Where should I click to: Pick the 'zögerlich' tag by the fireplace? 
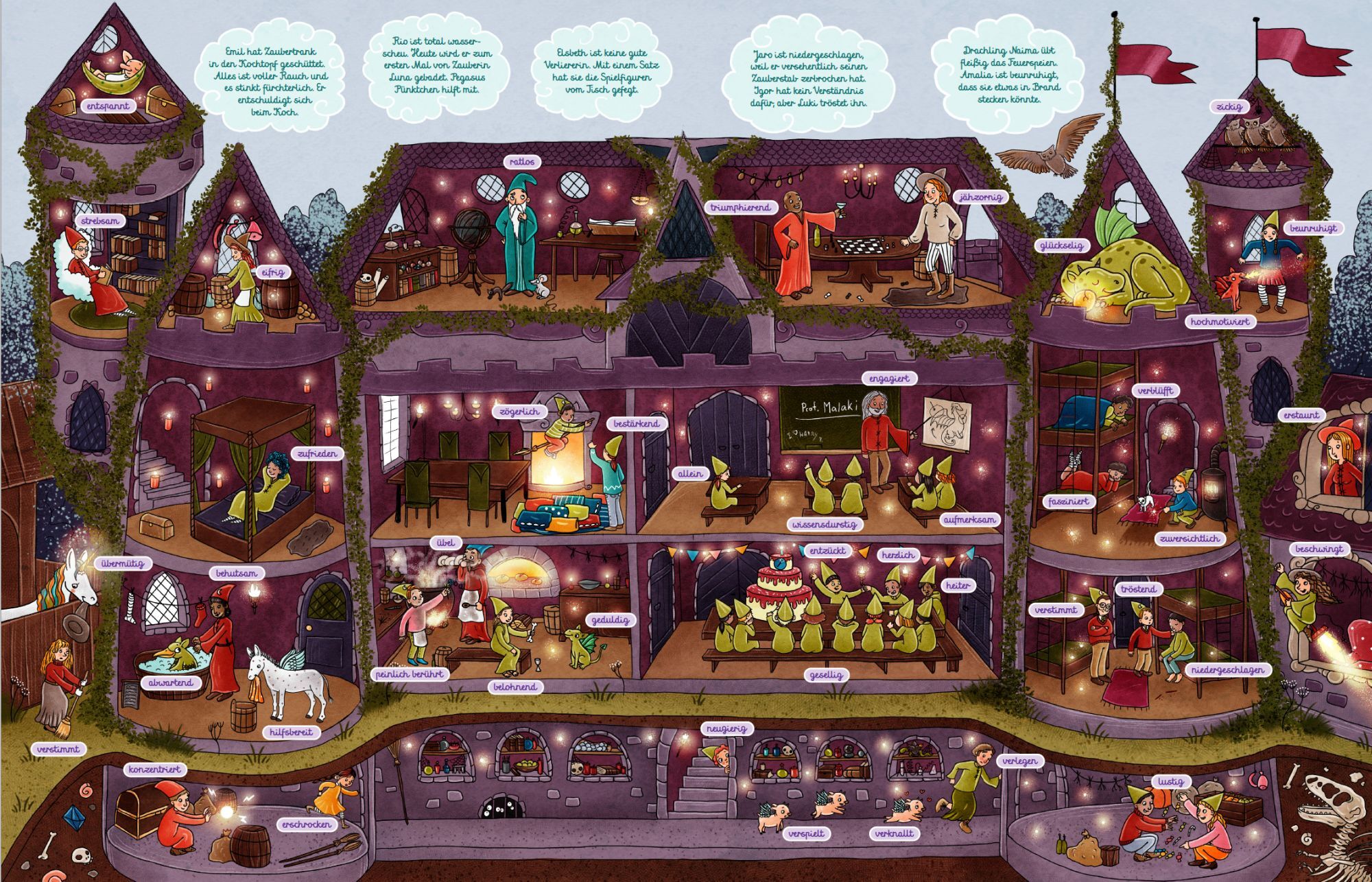tap(519, 412)
